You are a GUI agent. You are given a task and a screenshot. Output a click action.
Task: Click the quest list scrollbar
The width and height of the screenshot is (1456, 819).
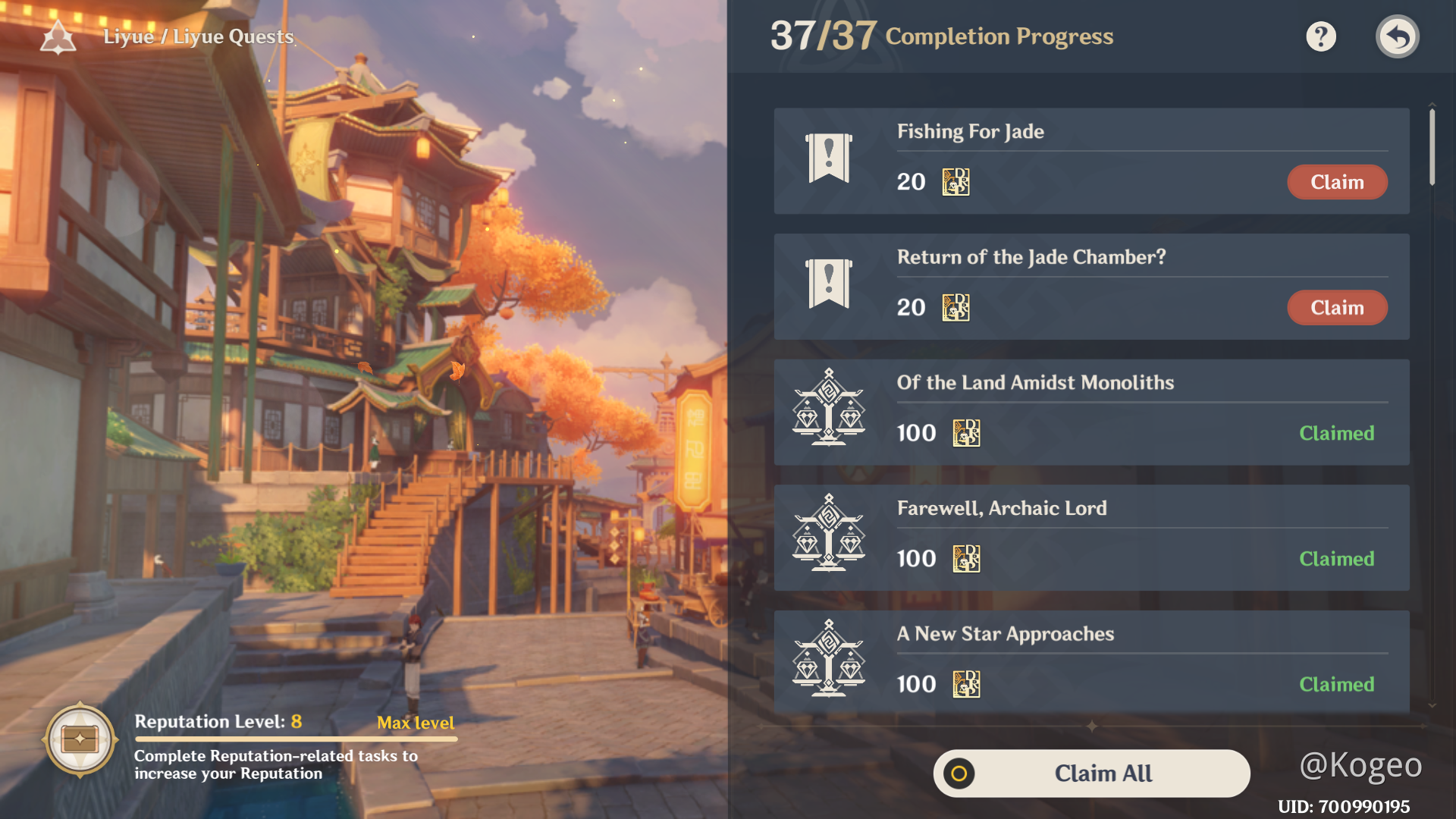pyautogui.click(x=1432, y=147)
